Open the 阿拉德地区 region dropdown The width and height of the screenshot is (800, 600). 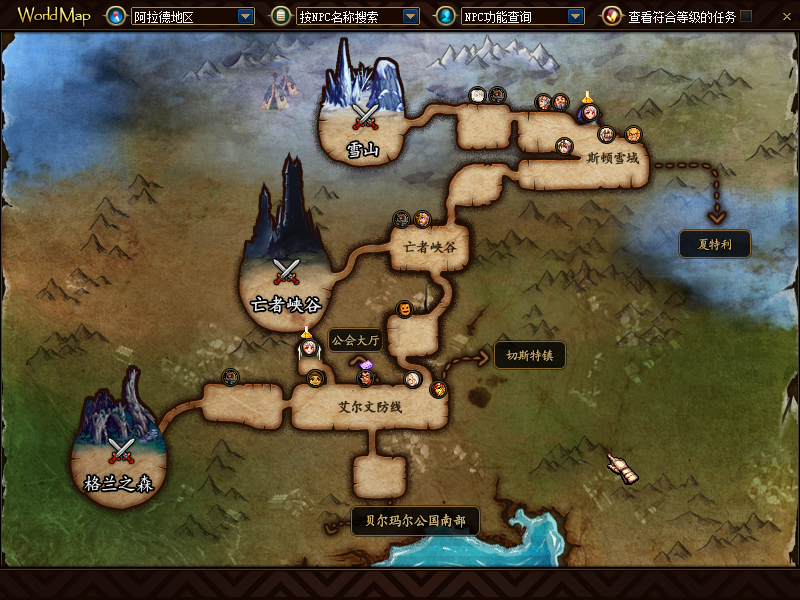[x=246, y=17]
